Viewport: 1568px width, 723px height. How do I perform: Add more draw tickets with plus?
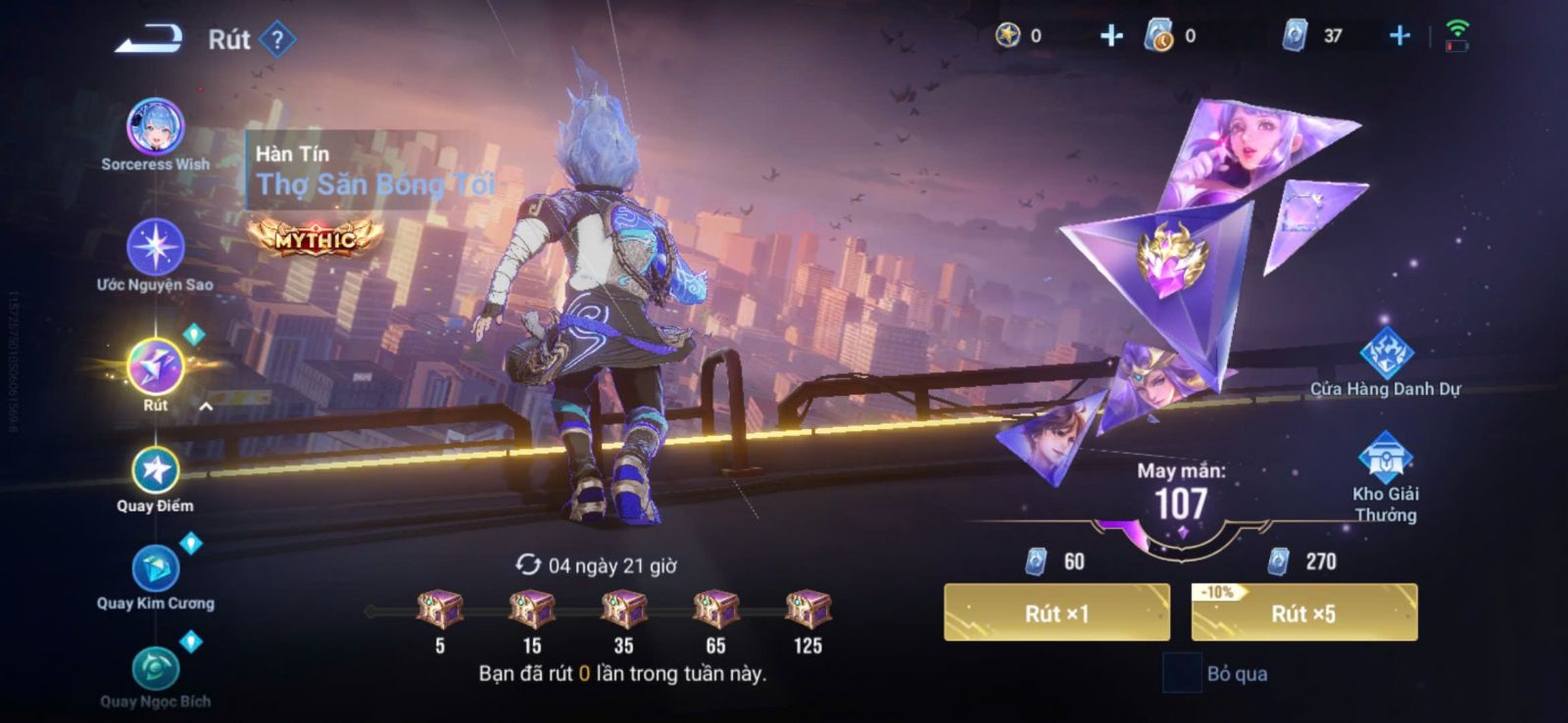(x=1399, y=36)
